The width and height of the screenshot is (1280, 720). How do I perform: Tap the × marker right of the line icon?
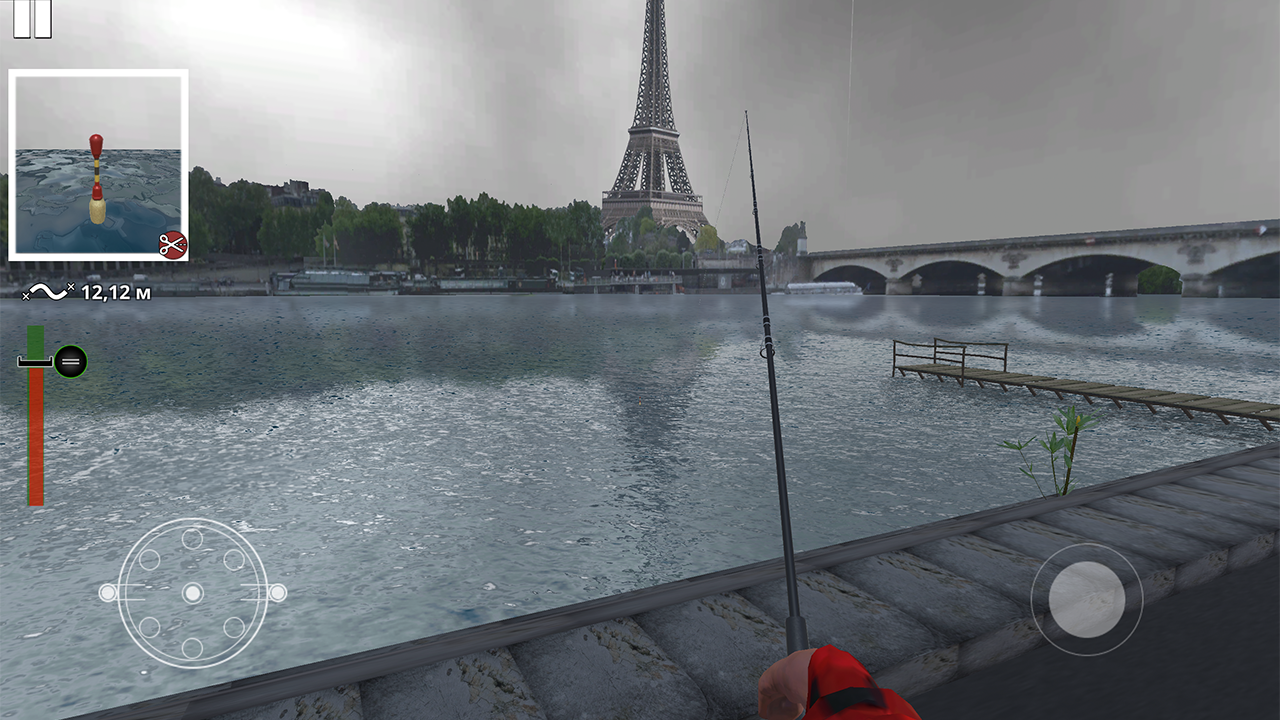[72, 286]
